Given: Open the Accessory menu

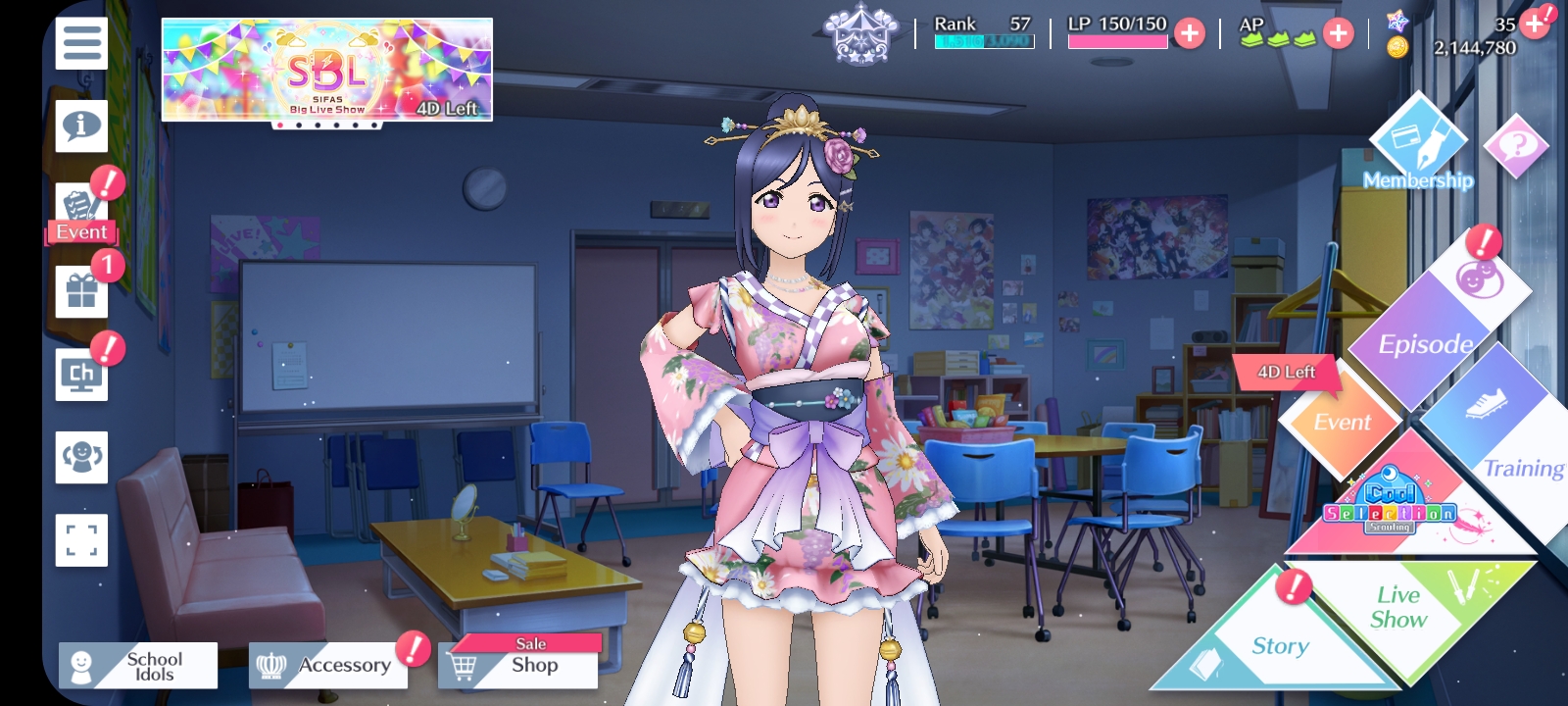Looking at the screenshot, I should point(328,667).
